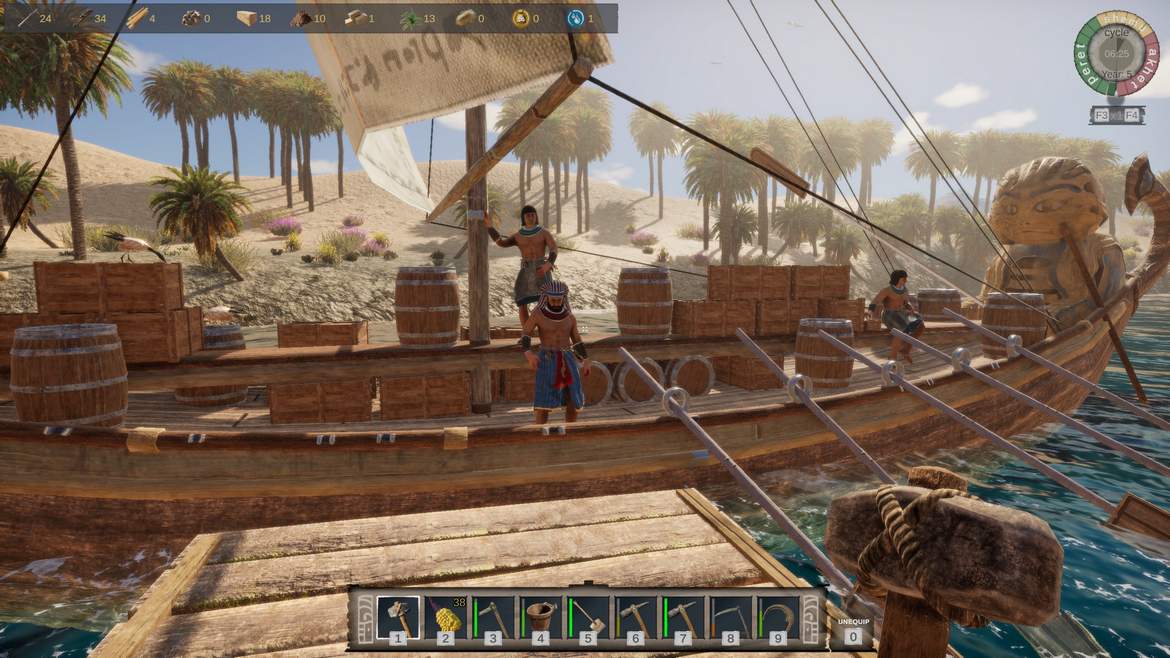Equip the yellow grain sack with 38
Viewport: 1170px width, 658px height.
pyautogui.click(x=446, y=617)
